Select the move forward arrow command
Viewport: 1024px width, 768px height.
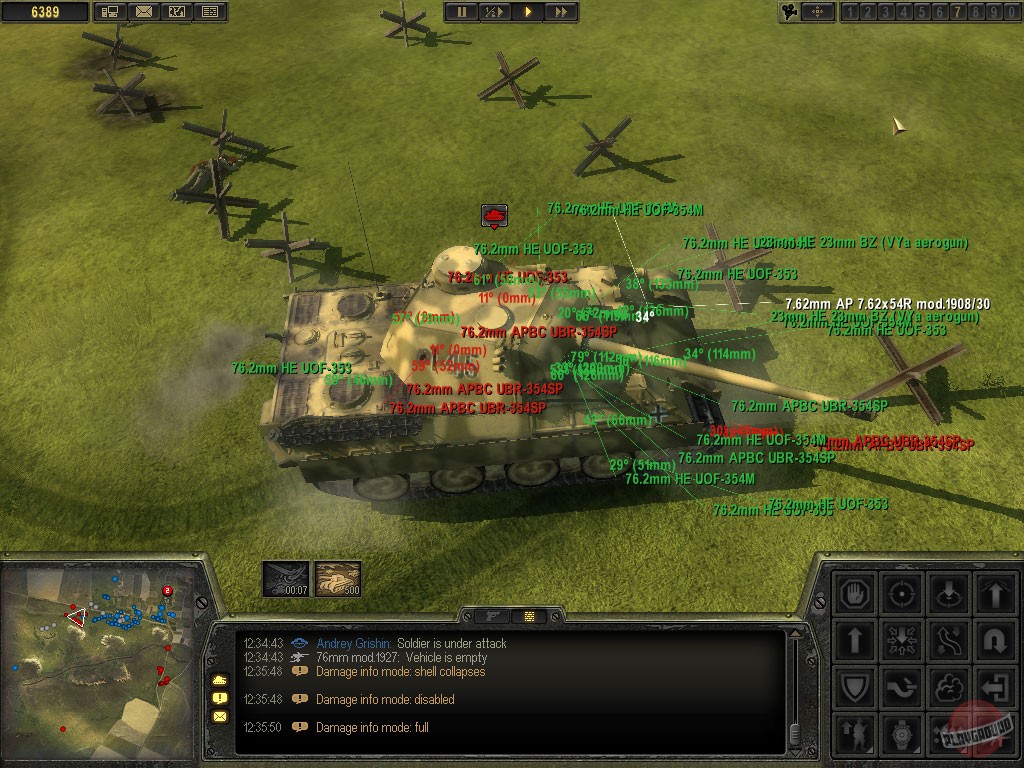click(855, 639)
